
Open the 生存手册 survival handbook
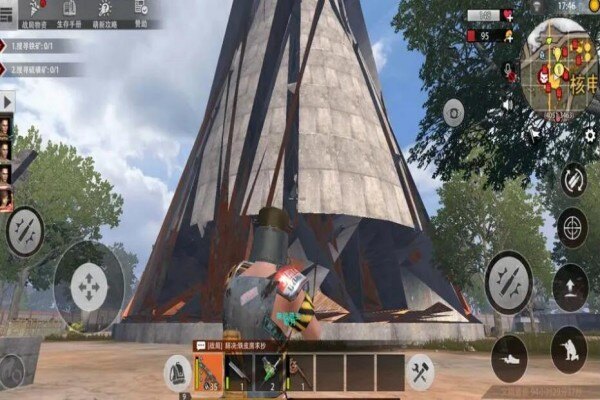pos(69,13)
